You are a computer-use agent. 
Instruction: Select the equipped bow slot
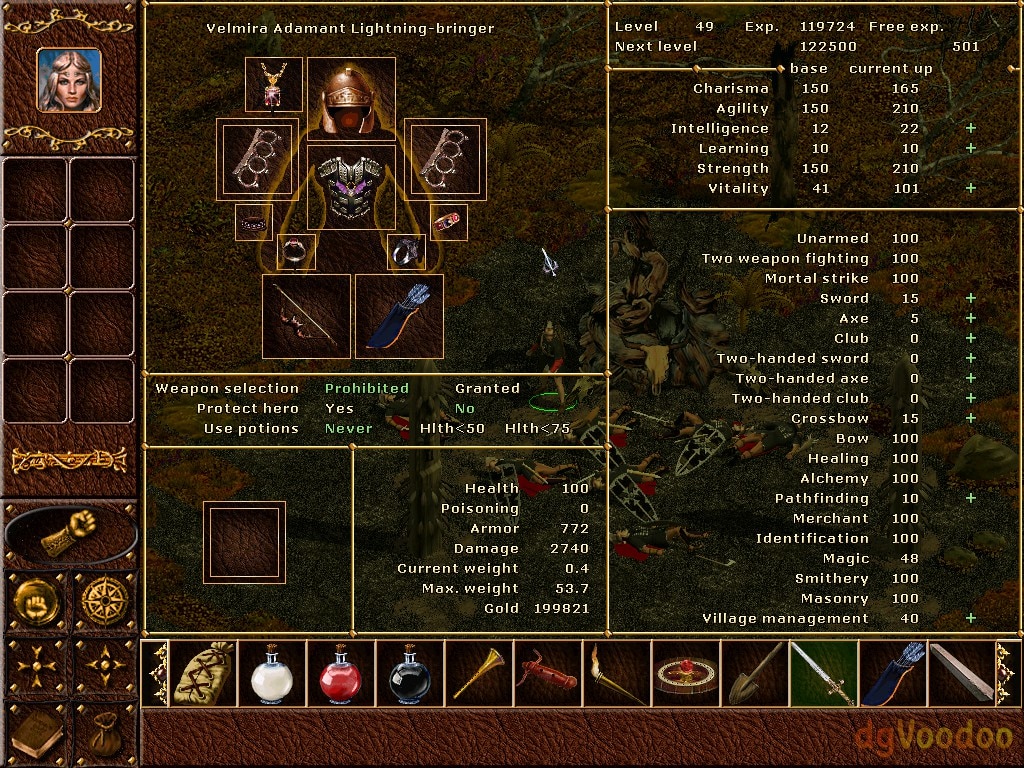(306, 316)
